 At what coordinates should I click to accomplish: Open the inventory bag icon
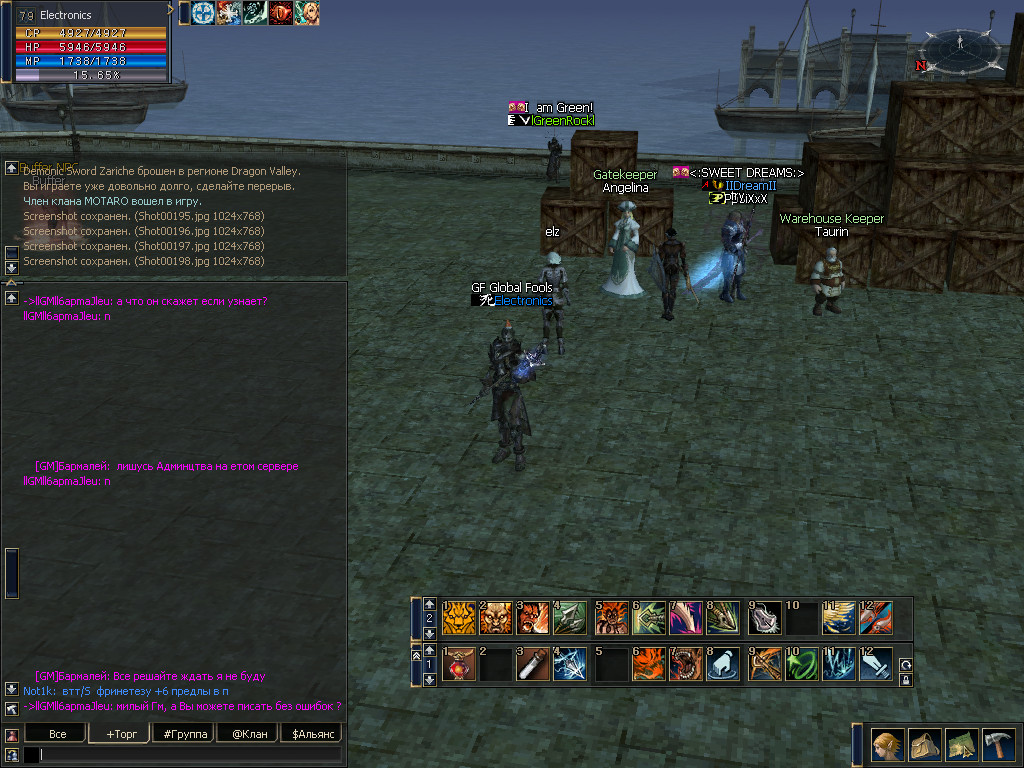tap(924, 744)
